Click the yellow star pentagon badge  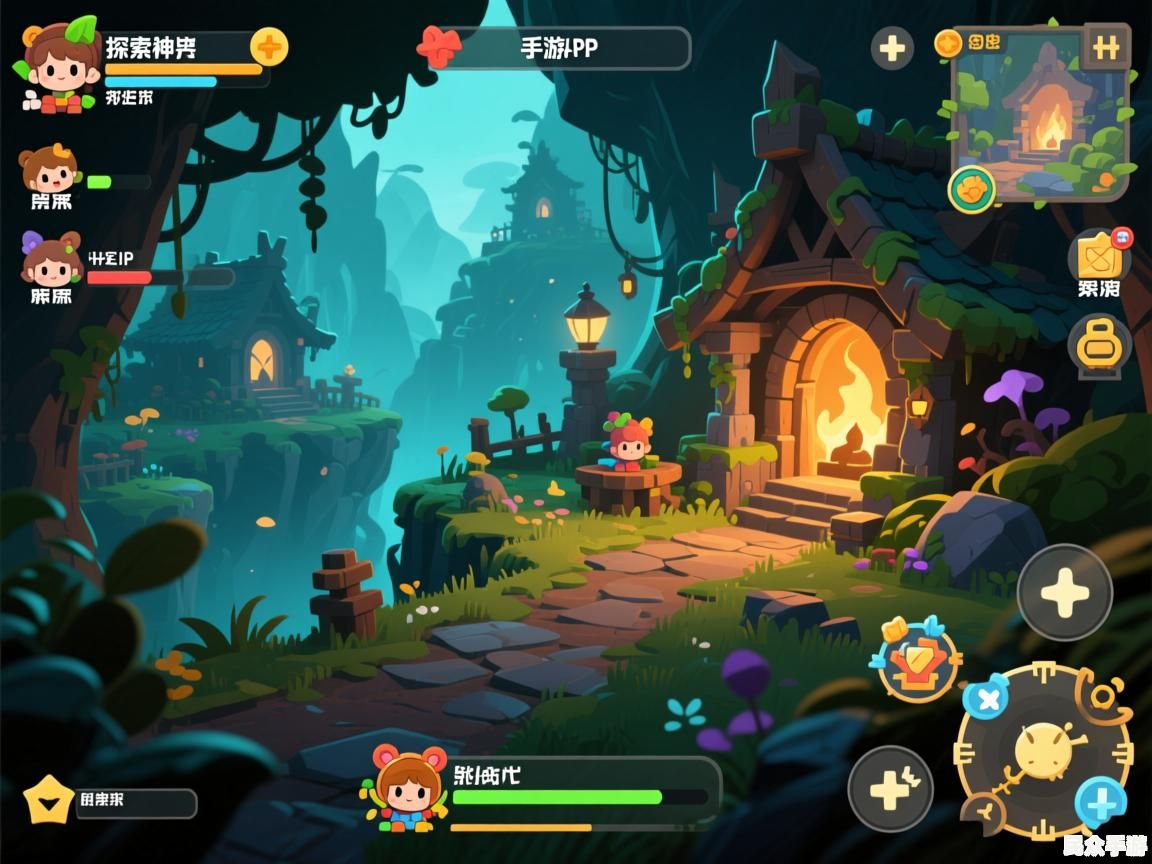tap(49, 800)
